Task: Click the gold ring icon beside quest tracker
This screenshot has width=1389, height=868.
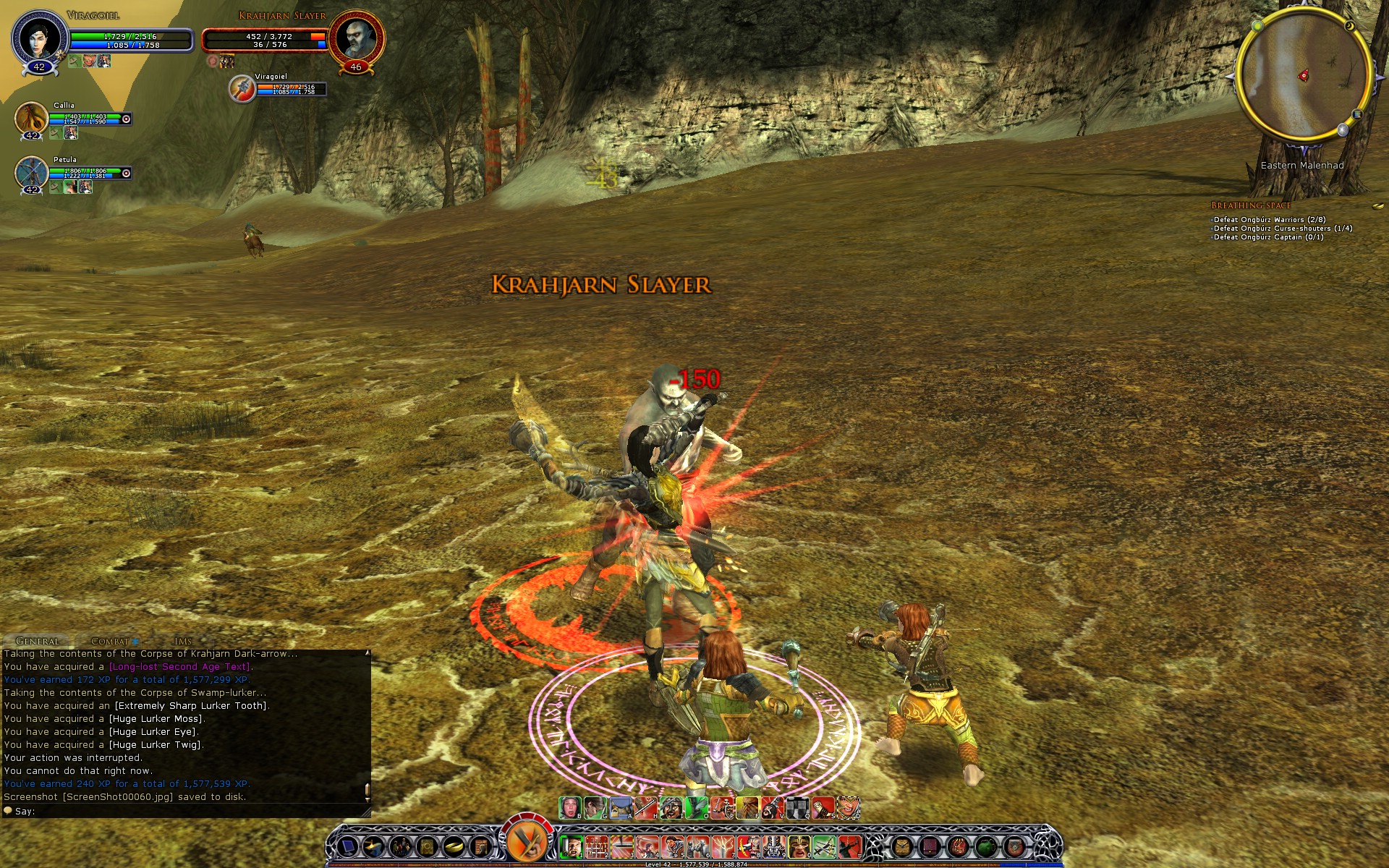Action: click(x=1377, y=206)
